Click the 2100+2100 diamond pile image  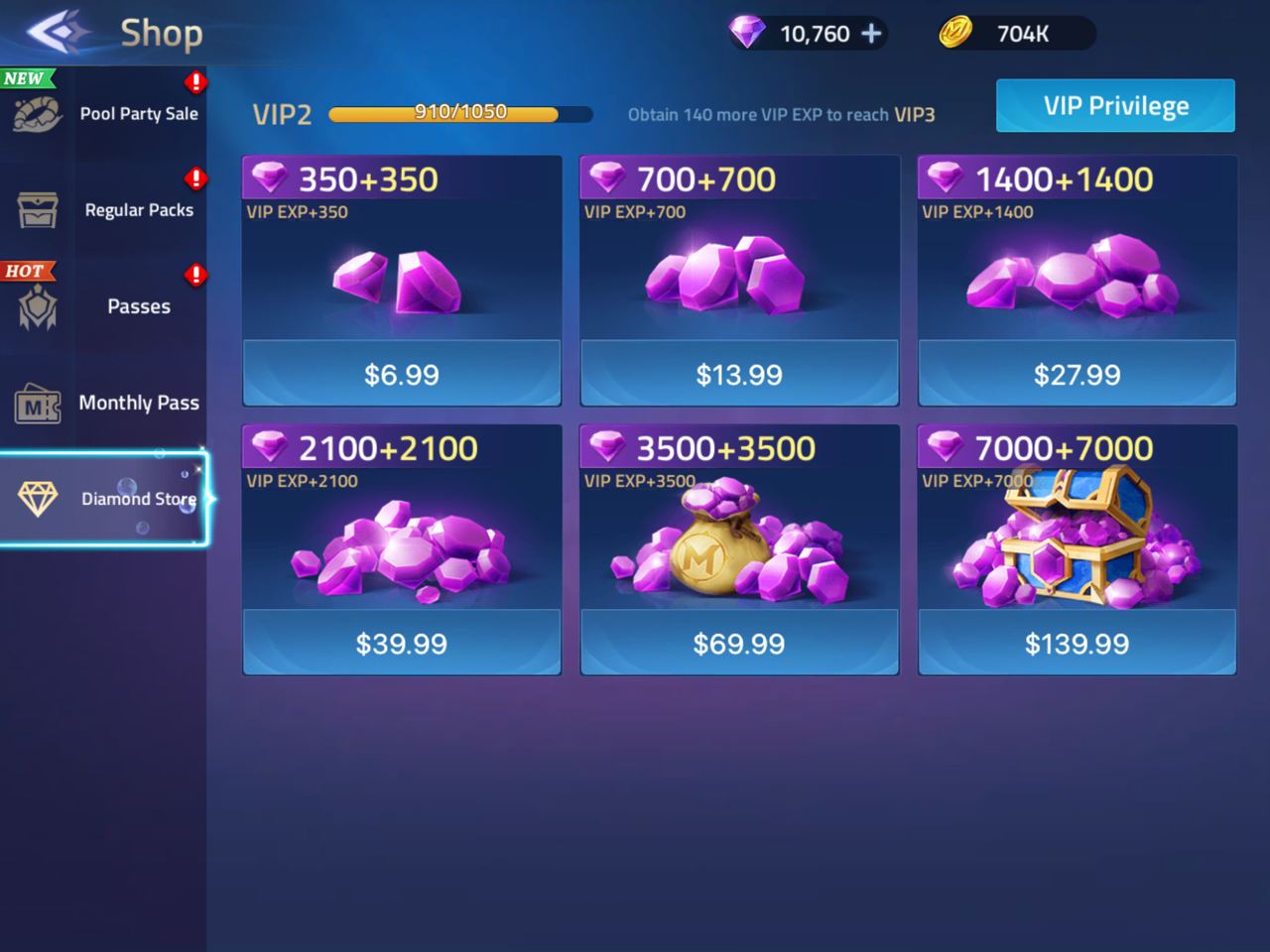tap(402, 550)
